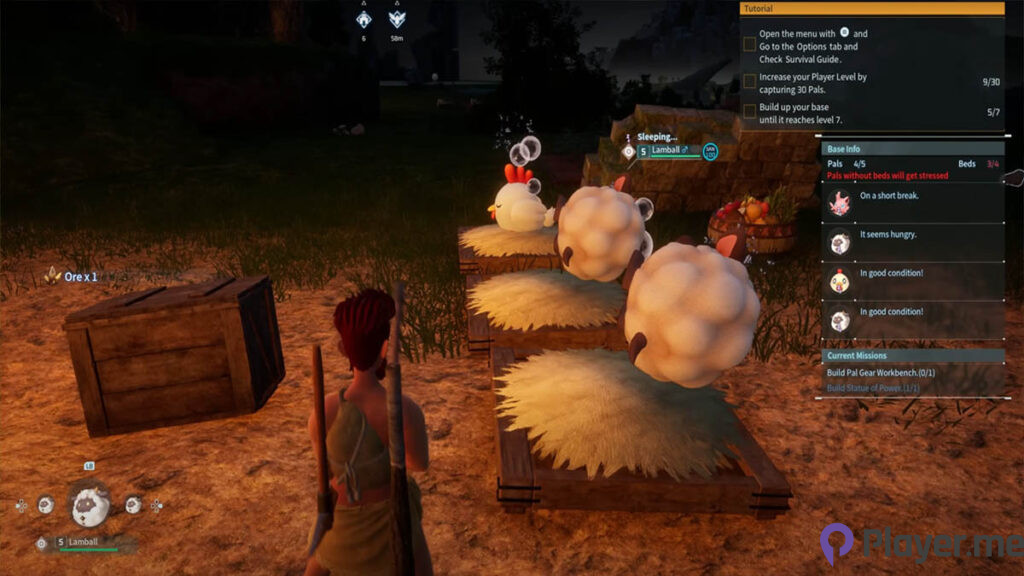Select the large active Lamball party portrait
The width and height of the screenshot is (1024, 576).
pos(89,505)
